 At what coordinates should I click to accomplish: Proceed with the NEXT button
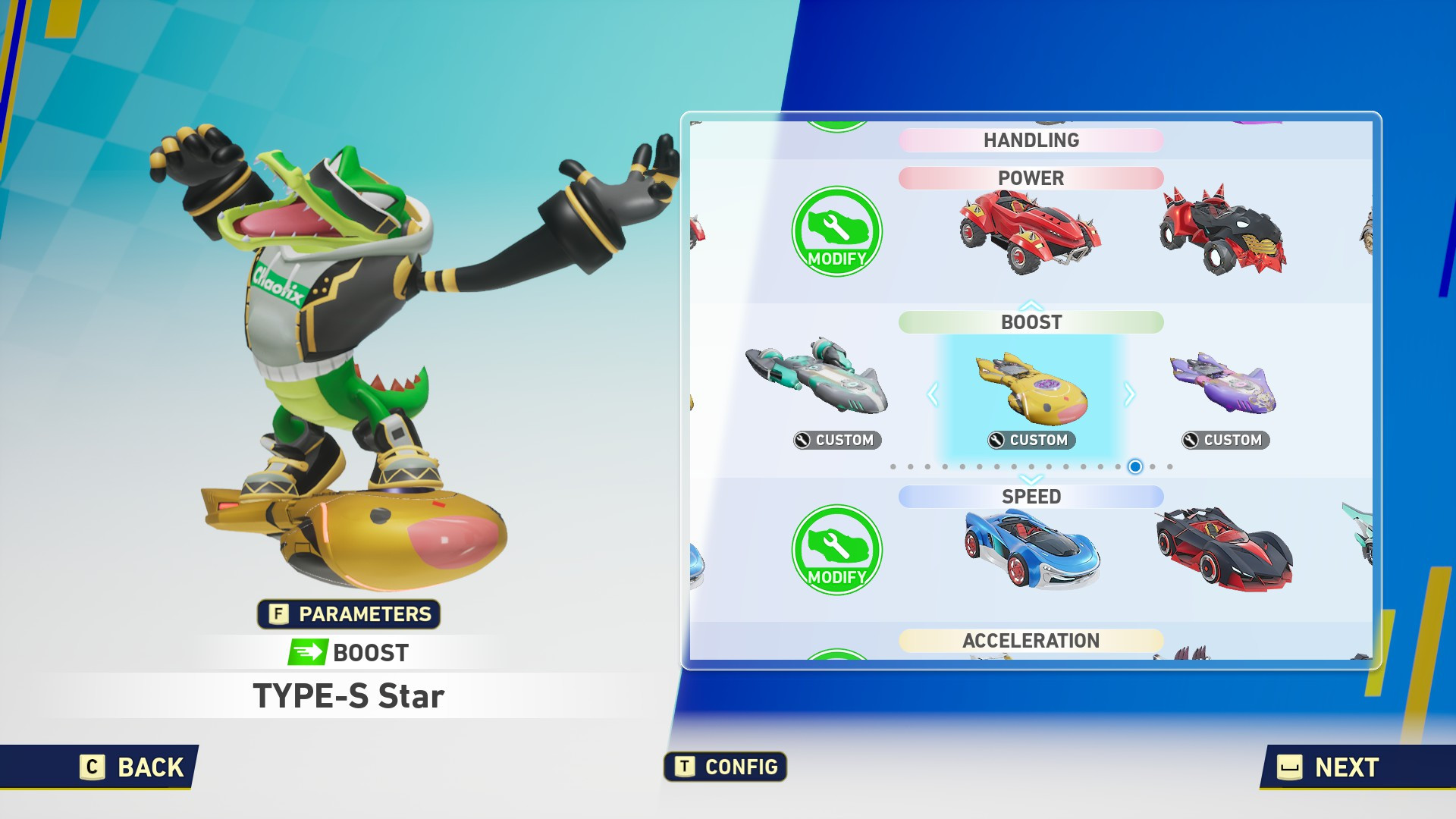[1329, 767]
